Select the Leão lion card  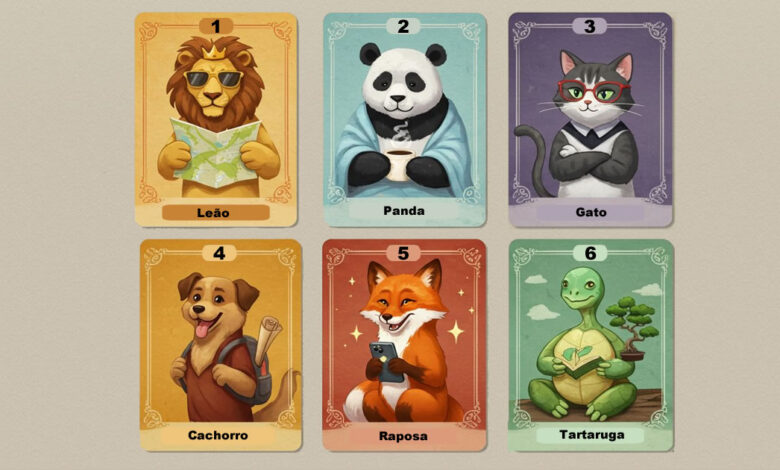216,120
